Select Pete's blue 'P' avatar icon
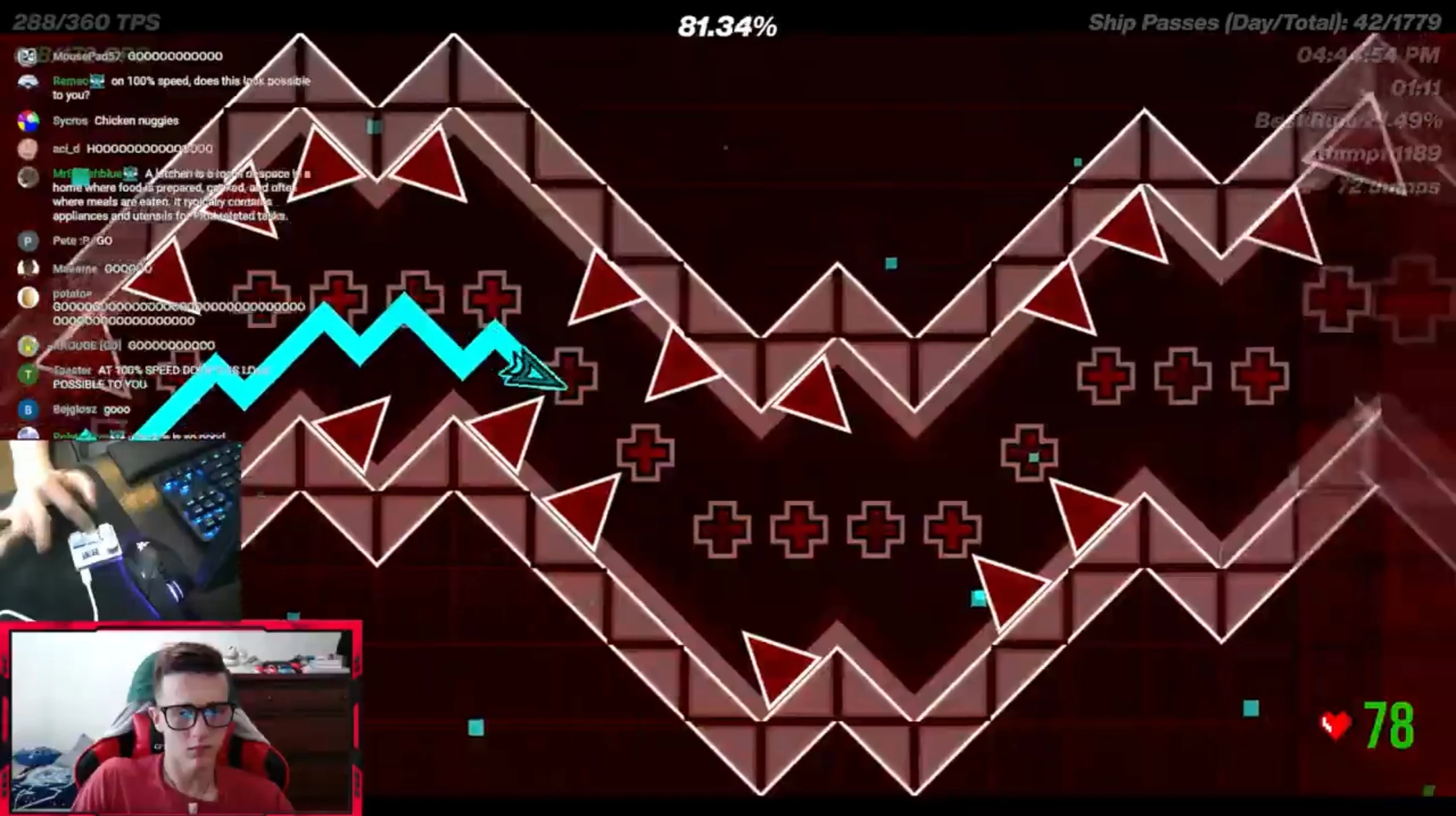The height and width of the screenshot is (816, 1456). [x=28, y=241]
